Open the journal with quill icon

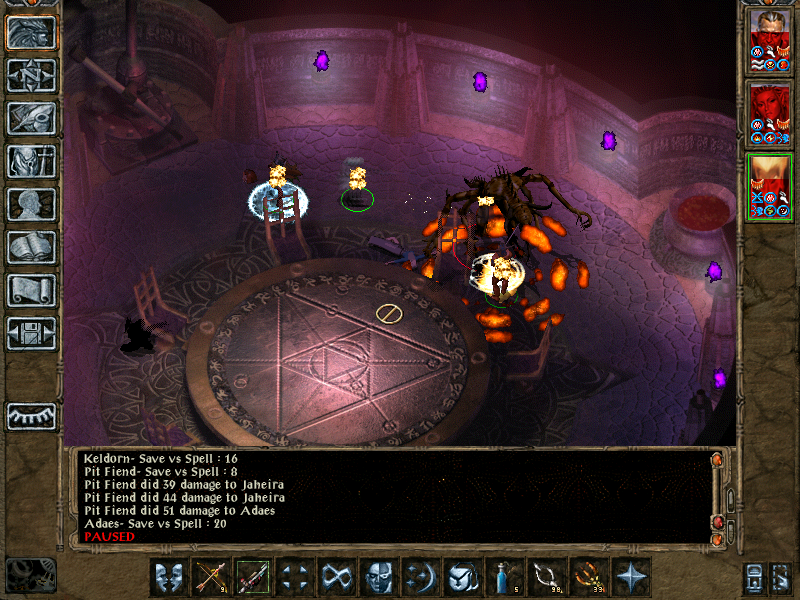(x=32, y=118)
